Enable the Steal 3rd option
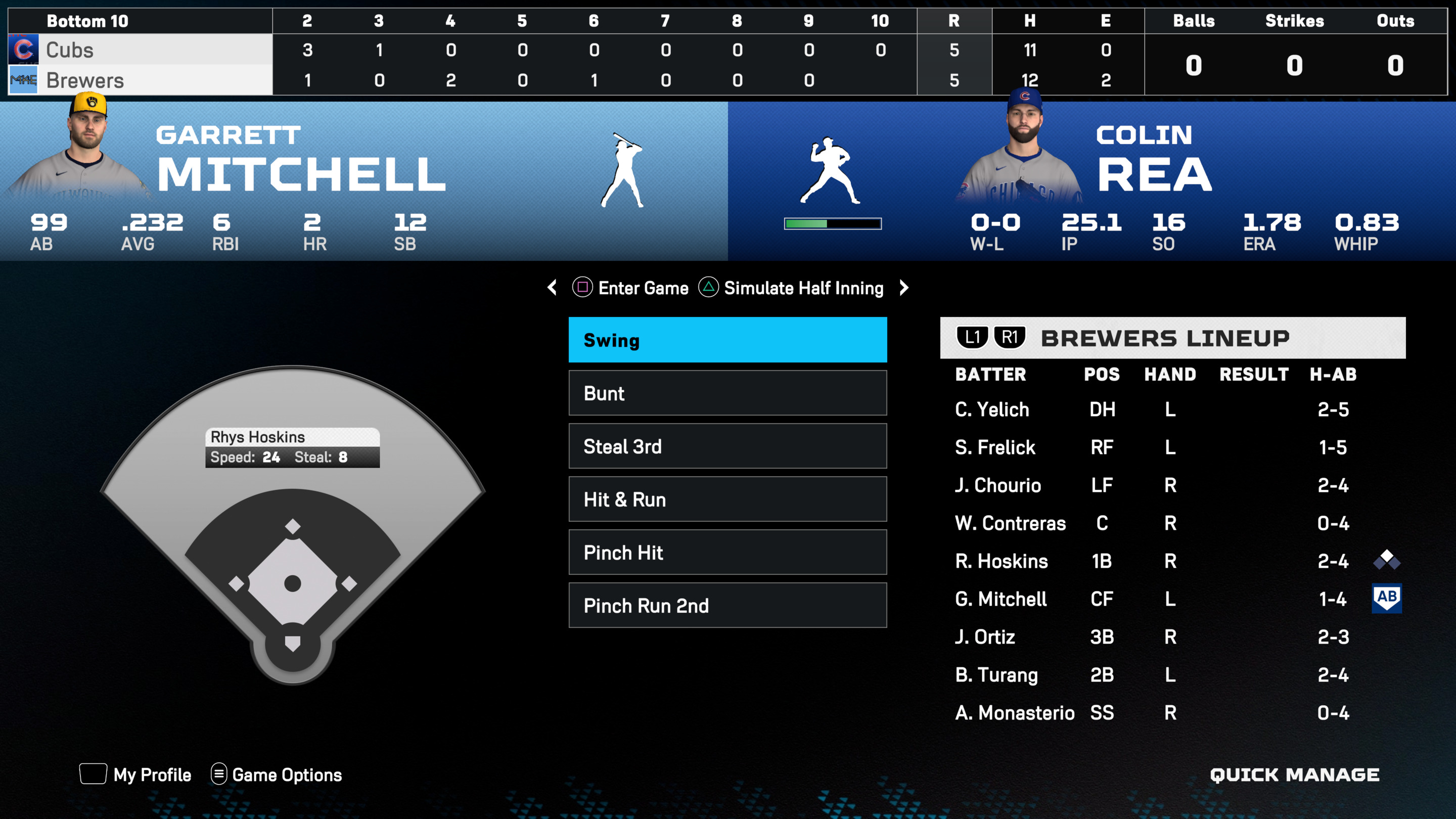 coord(727,446)
